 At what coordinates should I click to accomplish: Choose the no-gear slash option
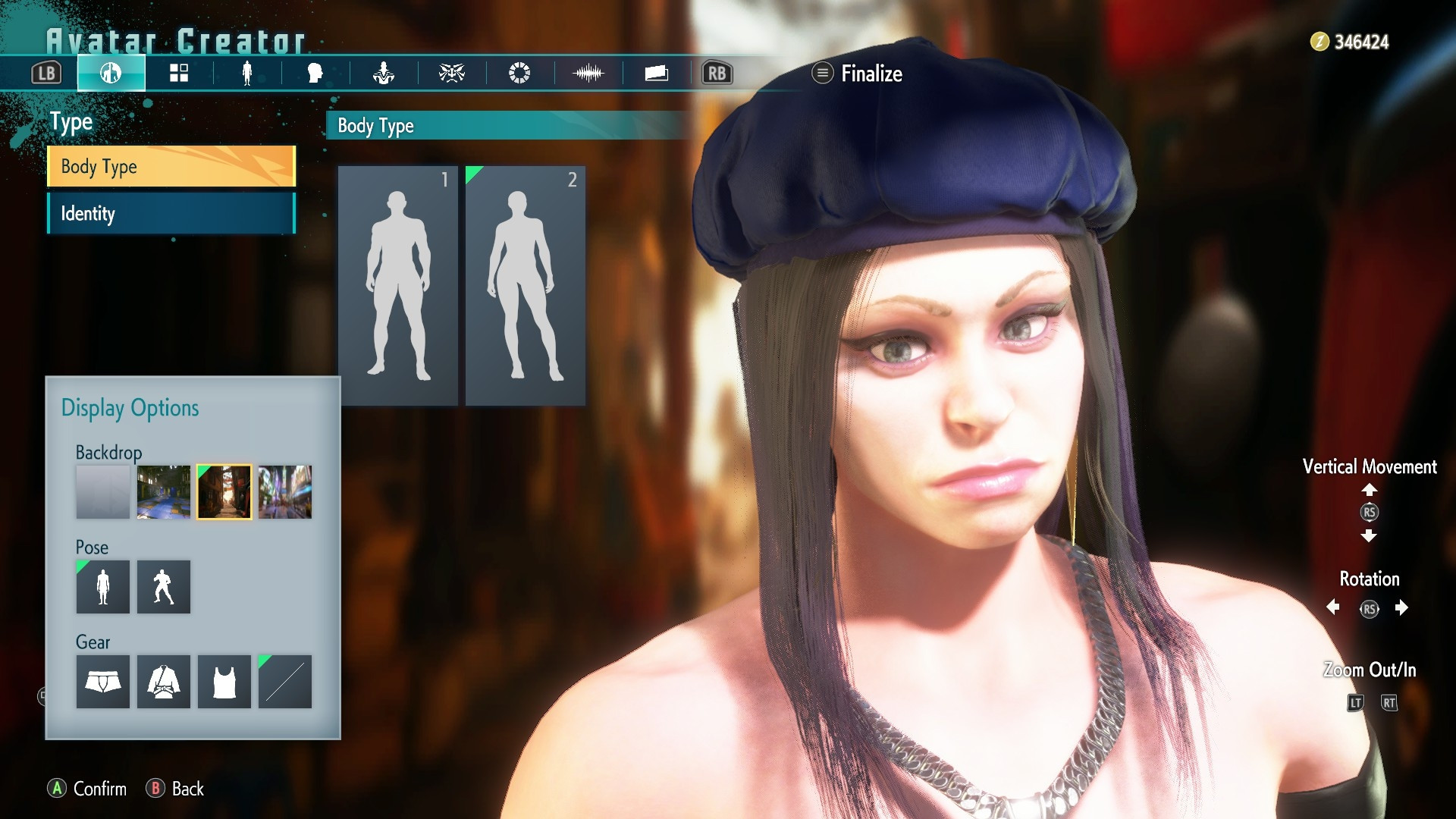pos(285,682)
